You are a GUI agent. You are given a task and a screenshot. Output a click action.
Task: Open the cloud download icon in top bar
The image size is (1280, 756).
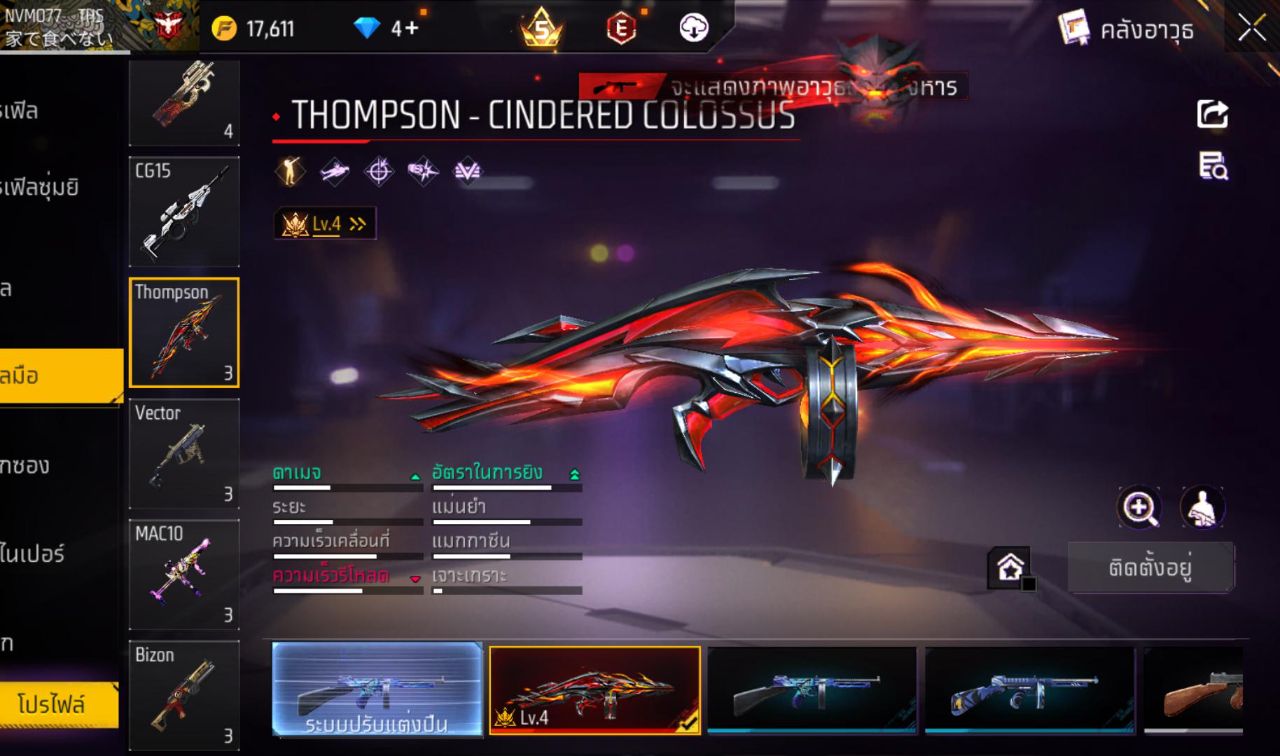692,28
